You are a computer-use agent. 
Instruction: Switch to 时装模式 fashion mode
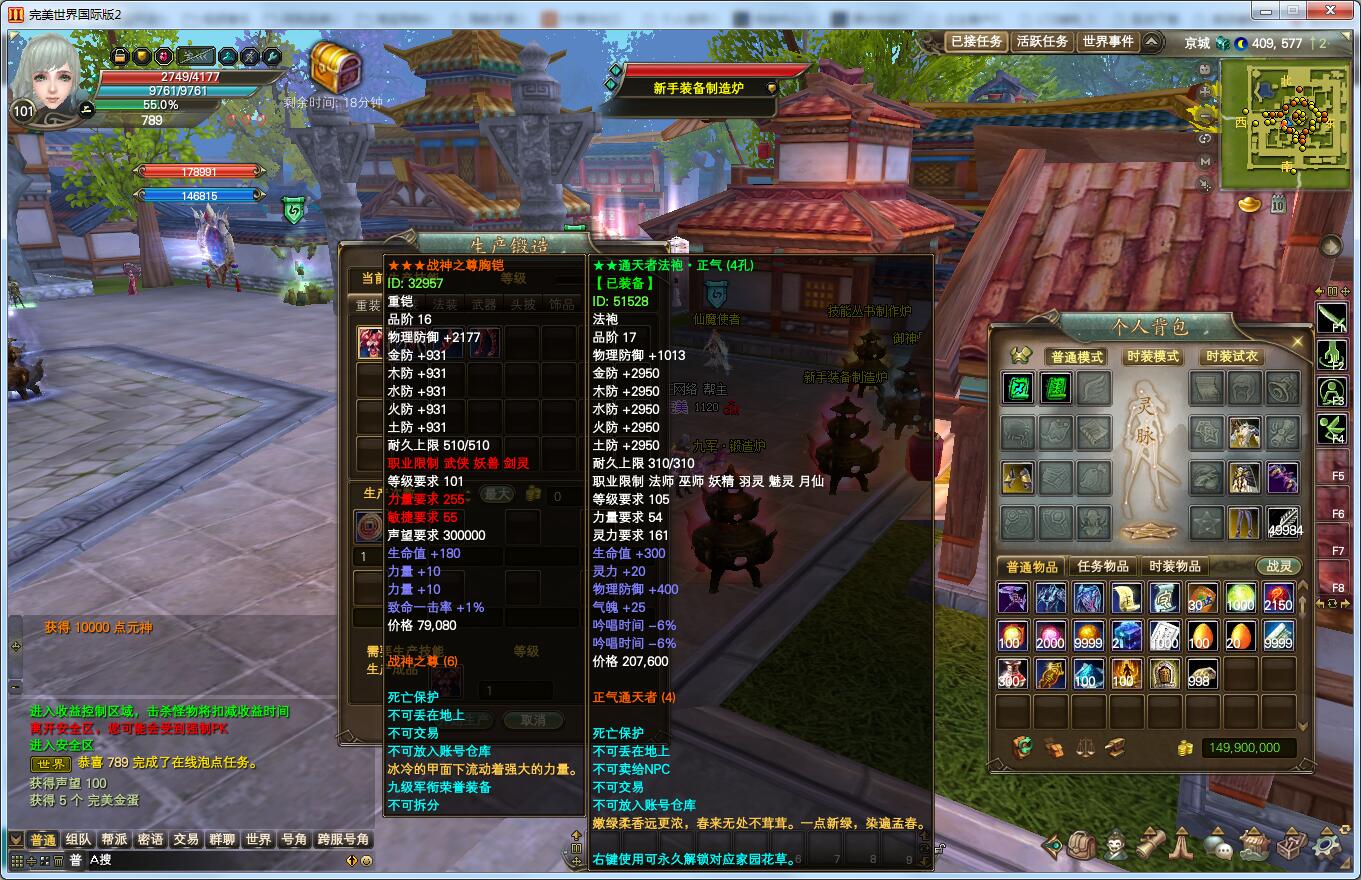[1152, 357]
